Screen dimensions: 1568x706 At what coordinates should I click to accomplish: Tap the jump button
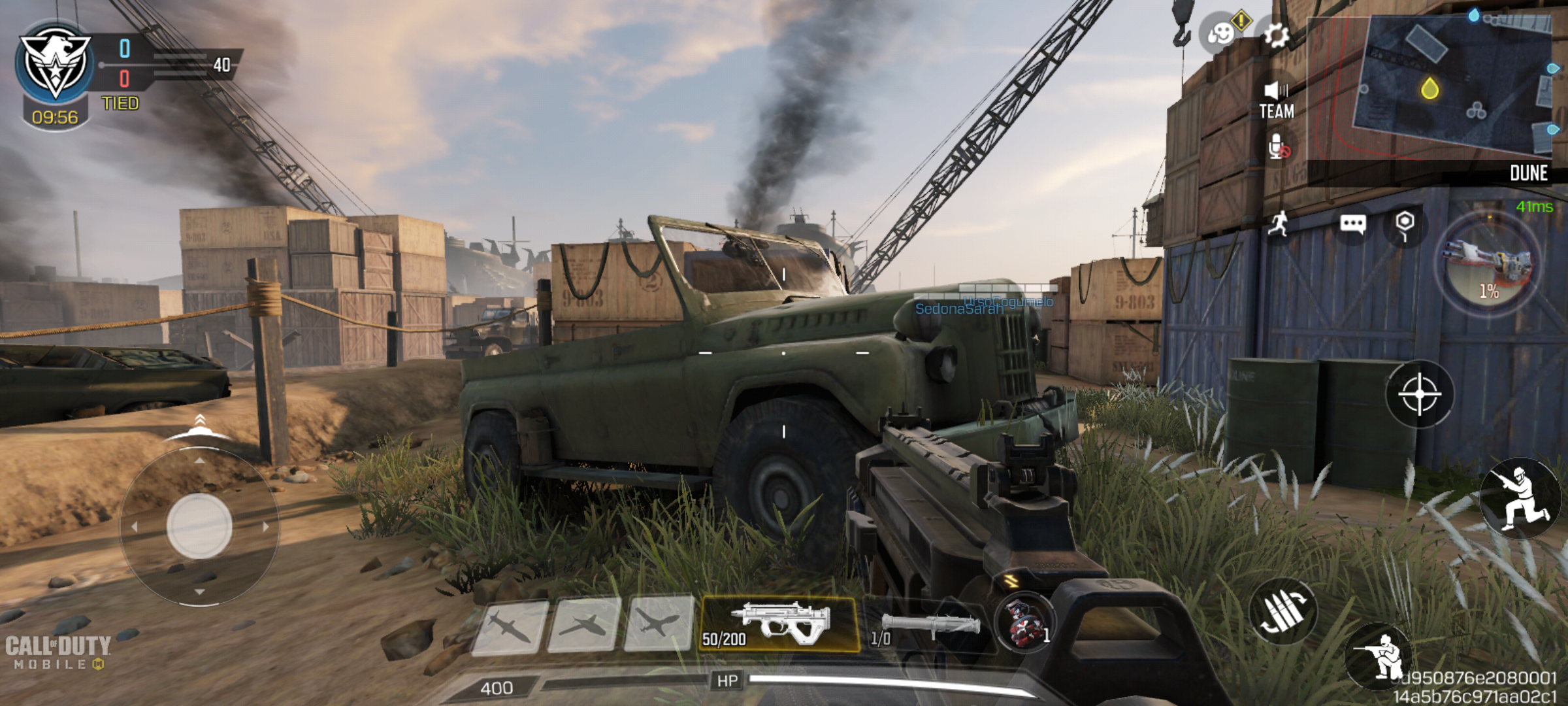pyautogui.click(x=1520, y=499)
